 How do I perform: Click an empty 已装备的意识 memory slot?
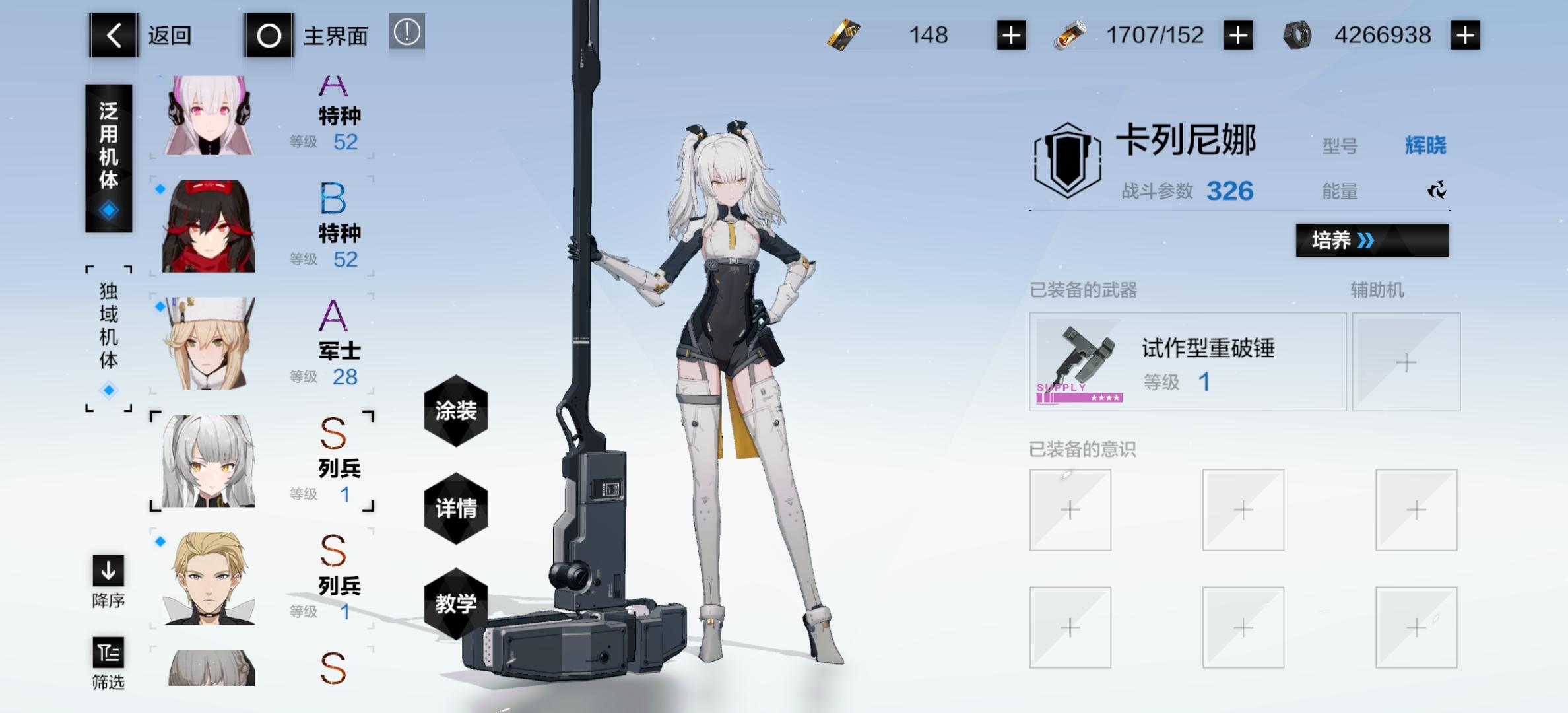click(1071, 510)
